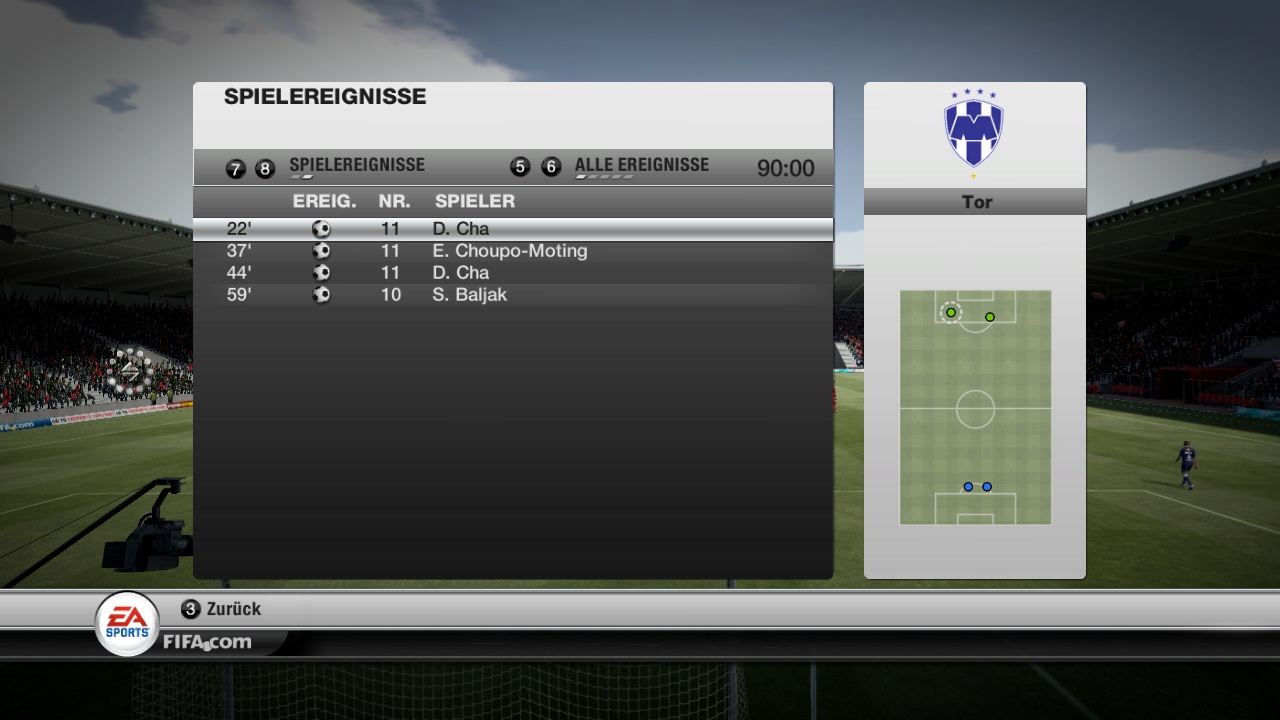
Task: Select the 44' D. Cha goal row
Action: (x=512, y=273)
